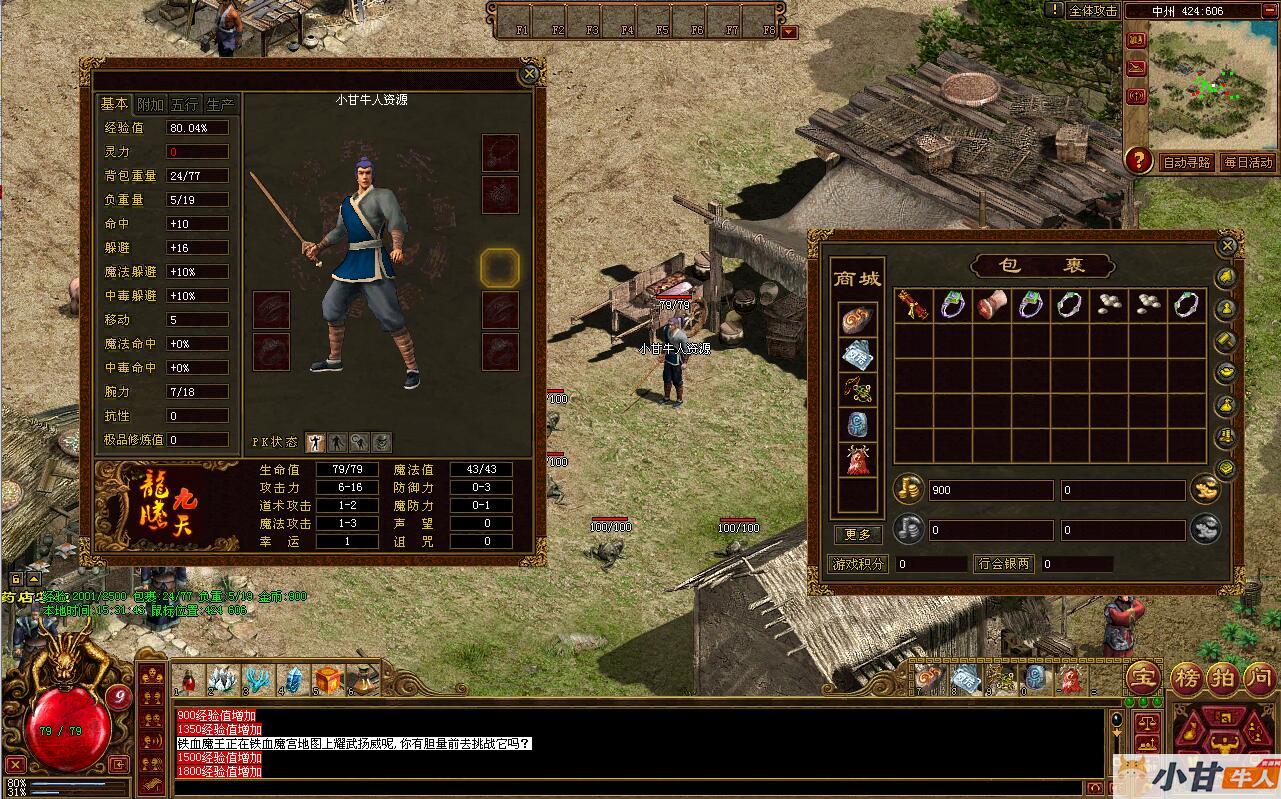1281x799 pixels.
Task: Close the character stats window
Action: (529, 74)
